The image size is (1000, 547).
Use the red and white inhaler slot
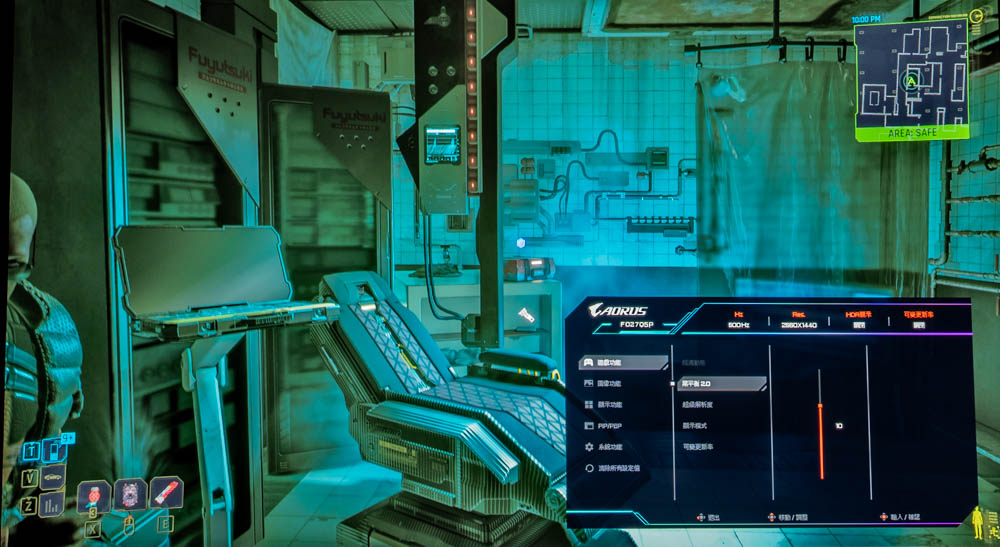(x=166, y=492)
